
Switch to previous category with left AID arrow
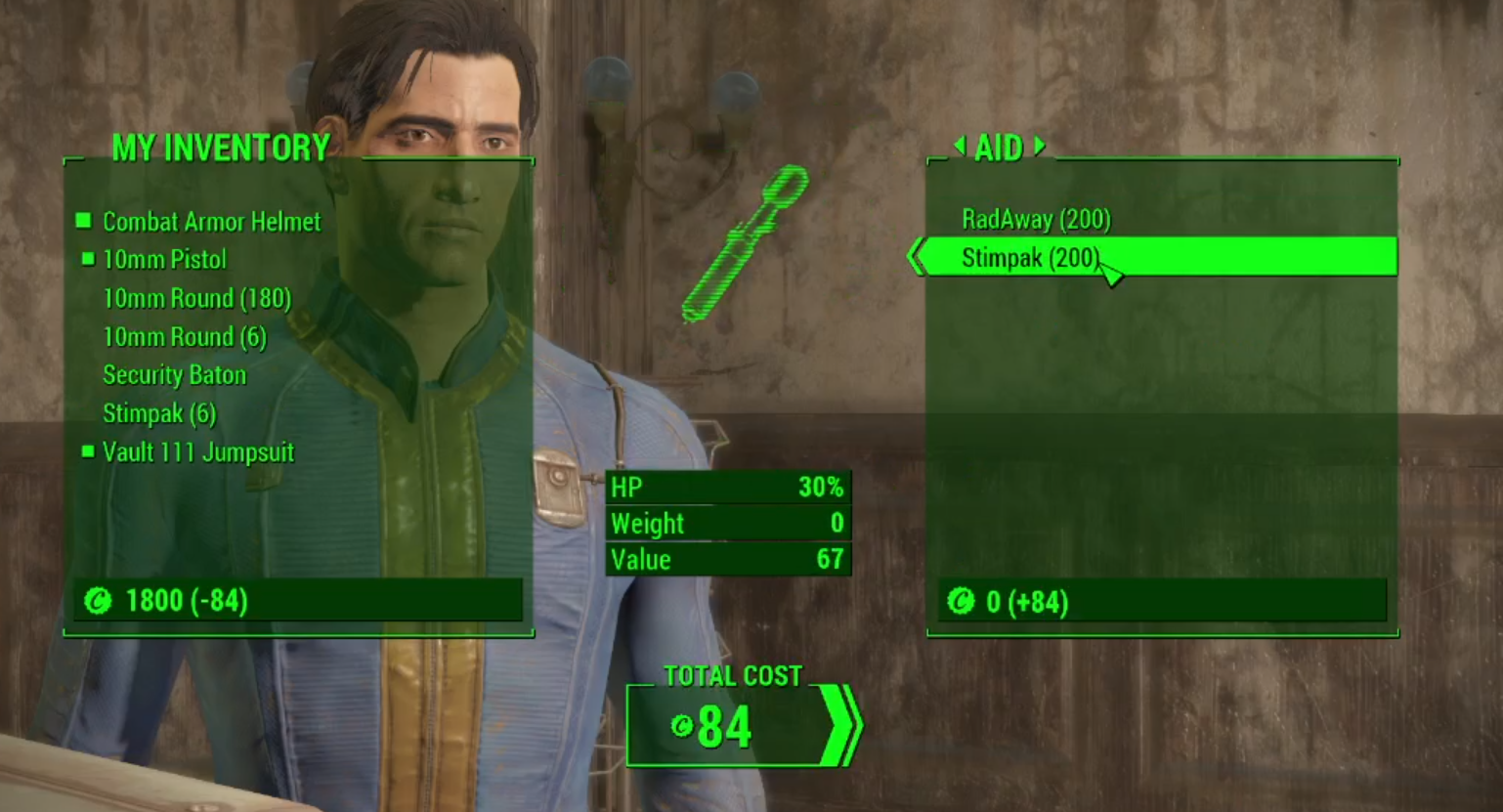960,147
